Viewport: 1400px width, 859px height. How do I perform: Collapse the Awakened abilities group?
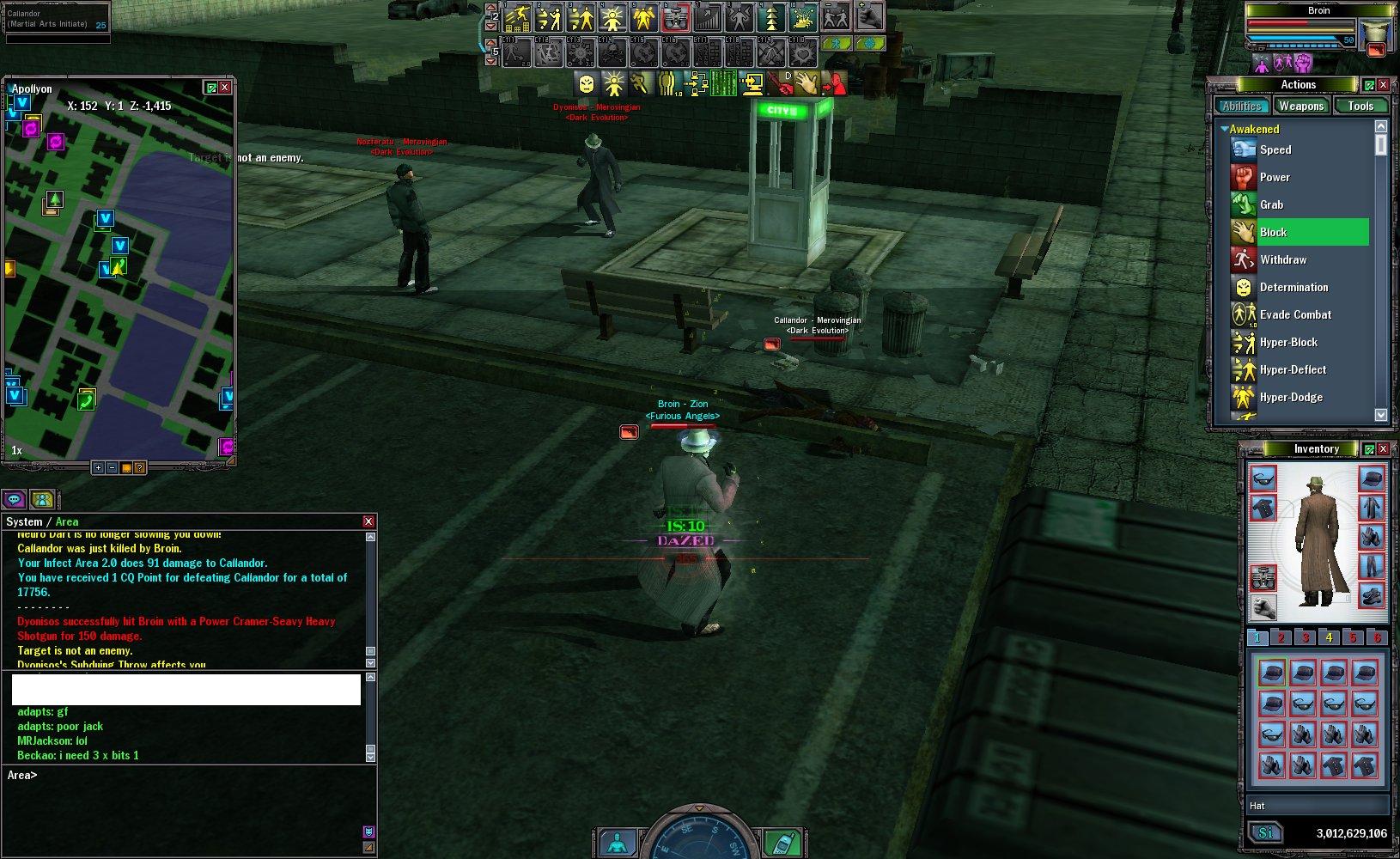1225,129
